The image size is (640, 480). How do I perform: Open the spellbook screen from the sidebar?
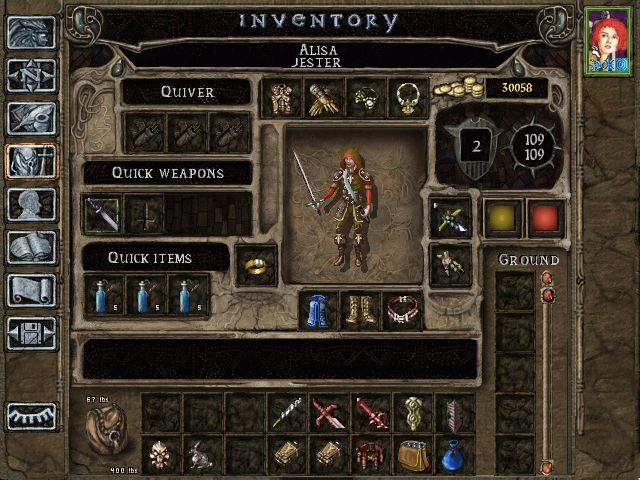pos(31,247)
